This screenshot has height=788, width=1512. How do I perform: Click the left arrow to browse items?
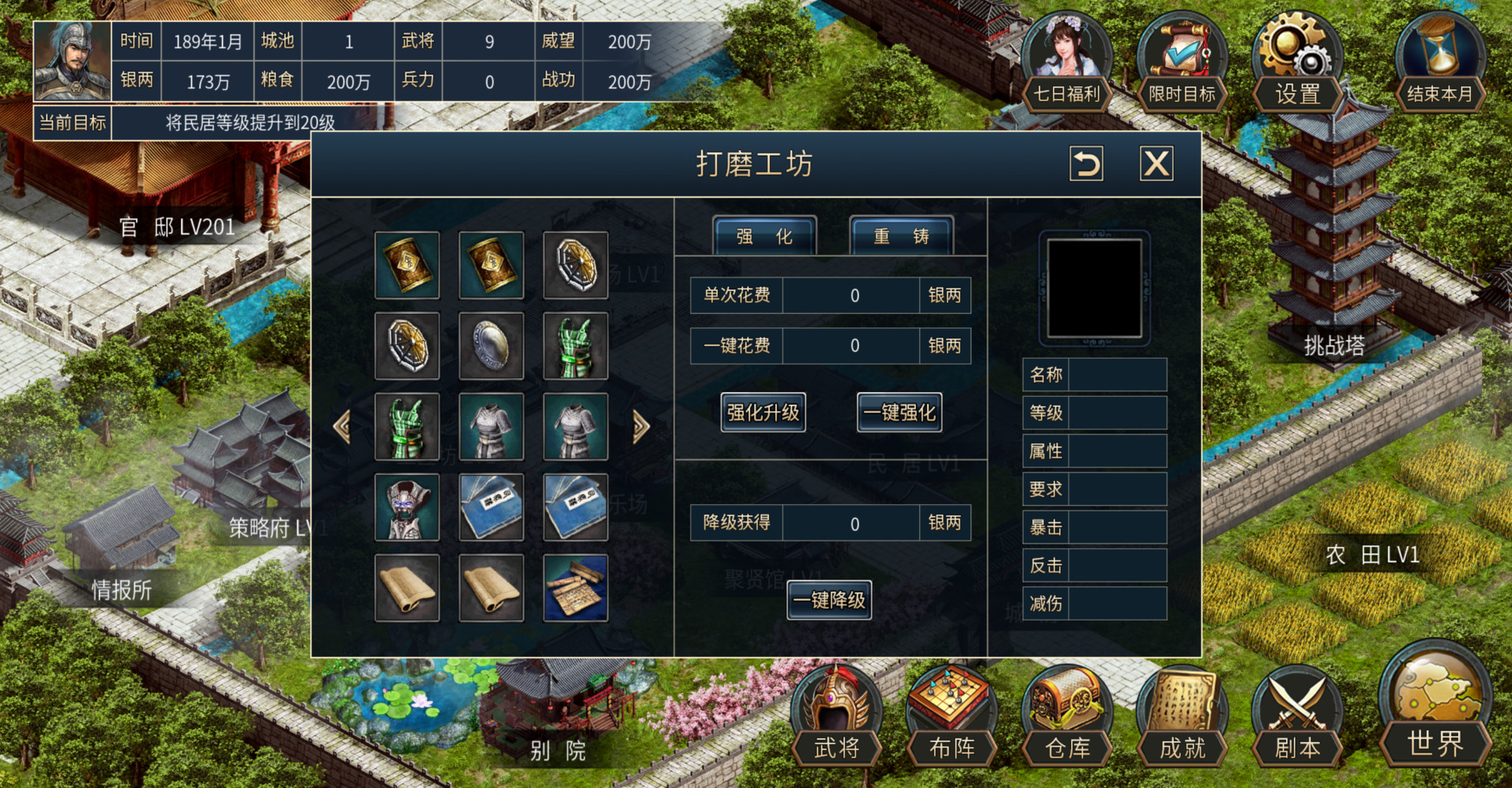pos(342,427)
